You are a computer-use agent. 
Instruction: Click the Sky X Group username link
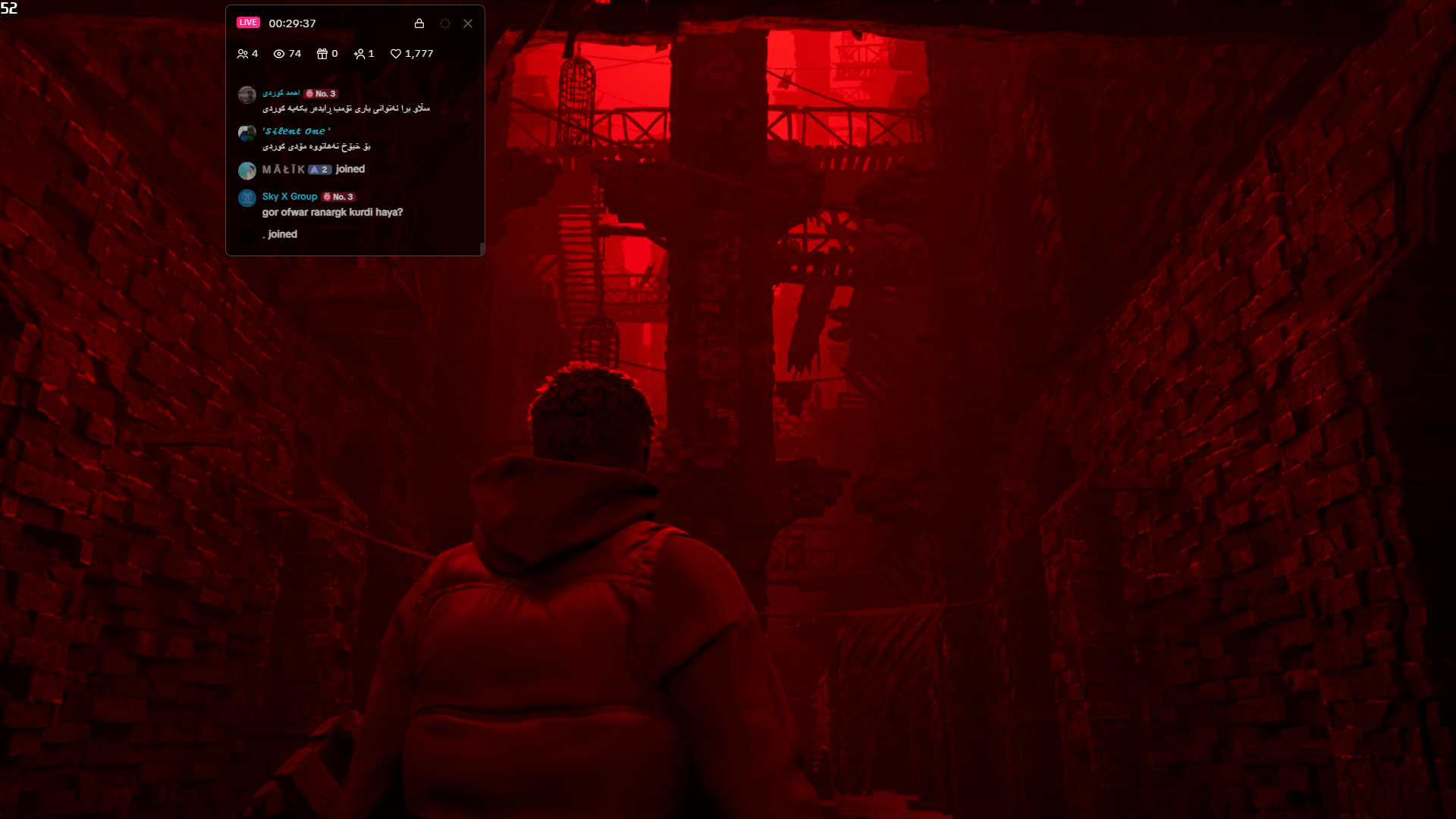(290, 196)
